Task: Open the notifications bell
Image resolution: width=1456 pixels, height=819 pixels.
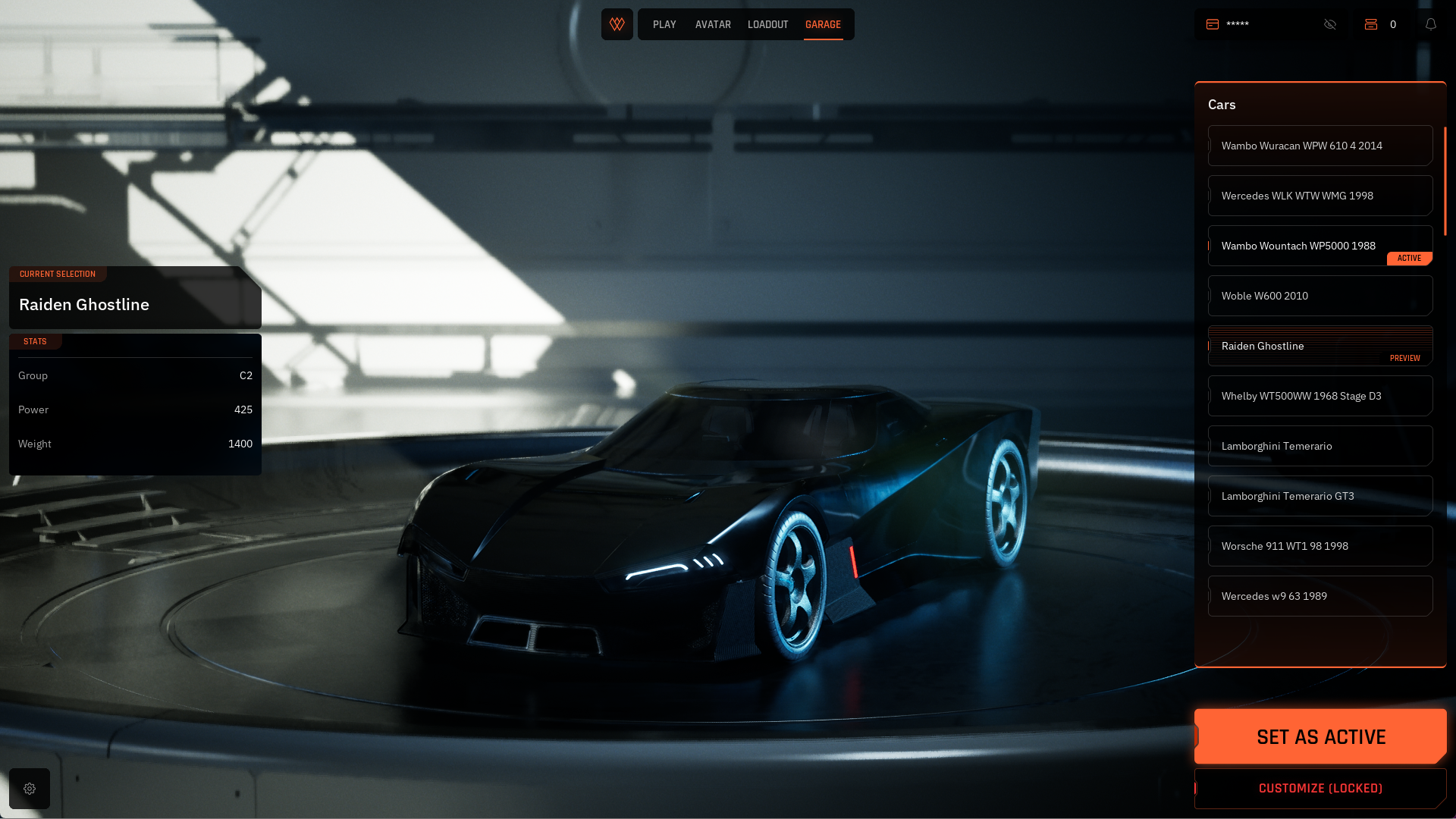Action: [x=1431, y=24]
